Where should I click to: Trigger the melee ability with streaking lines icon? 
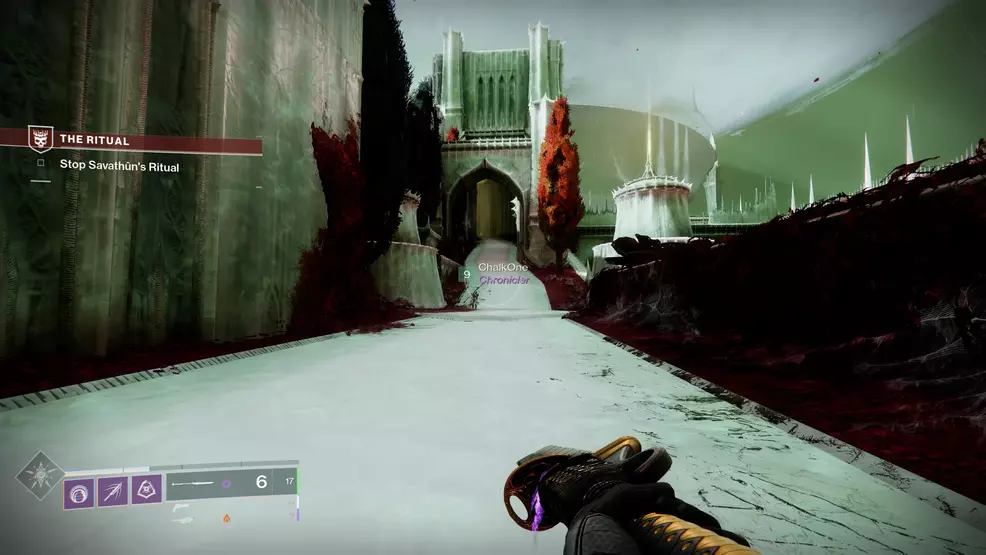pos(113,491)
